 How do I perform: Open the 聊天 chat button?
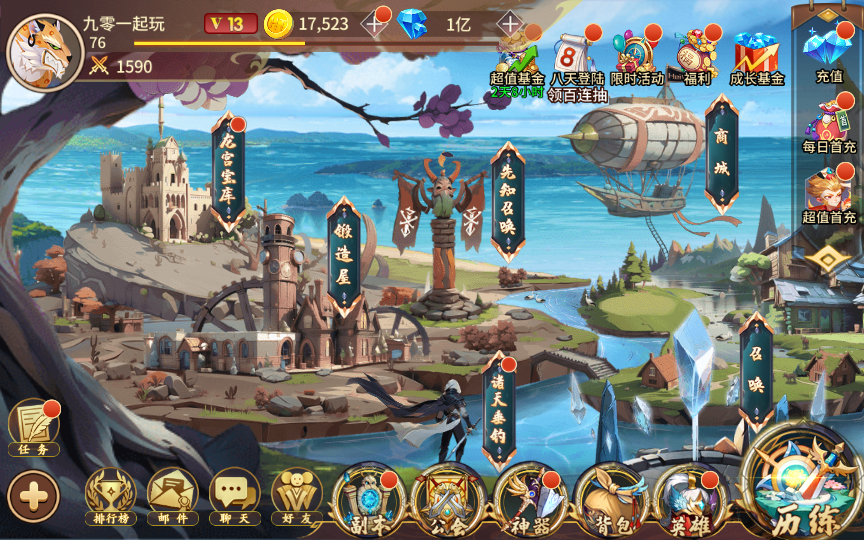click(234, 494)
